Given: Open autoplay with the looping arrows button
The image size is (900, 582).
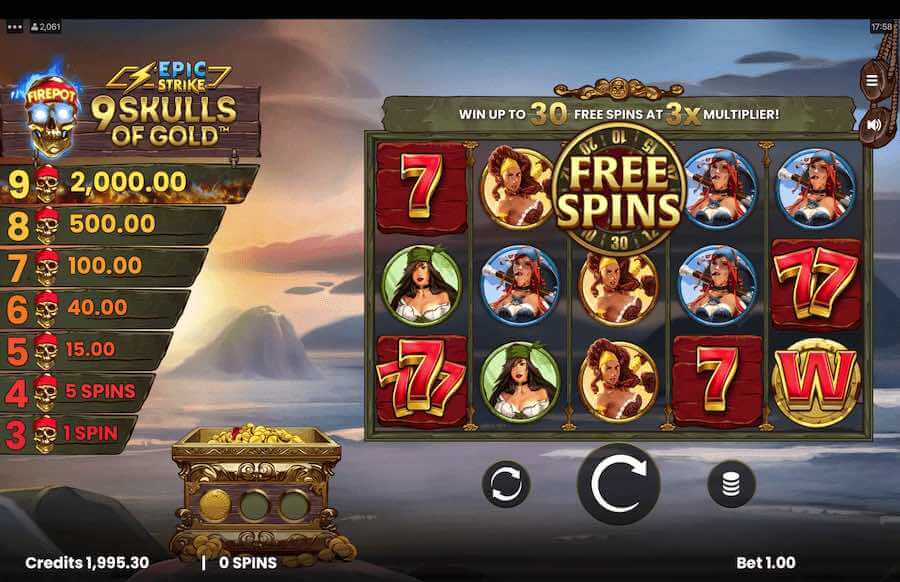Looking at the screenshot, I should point(506,484).
